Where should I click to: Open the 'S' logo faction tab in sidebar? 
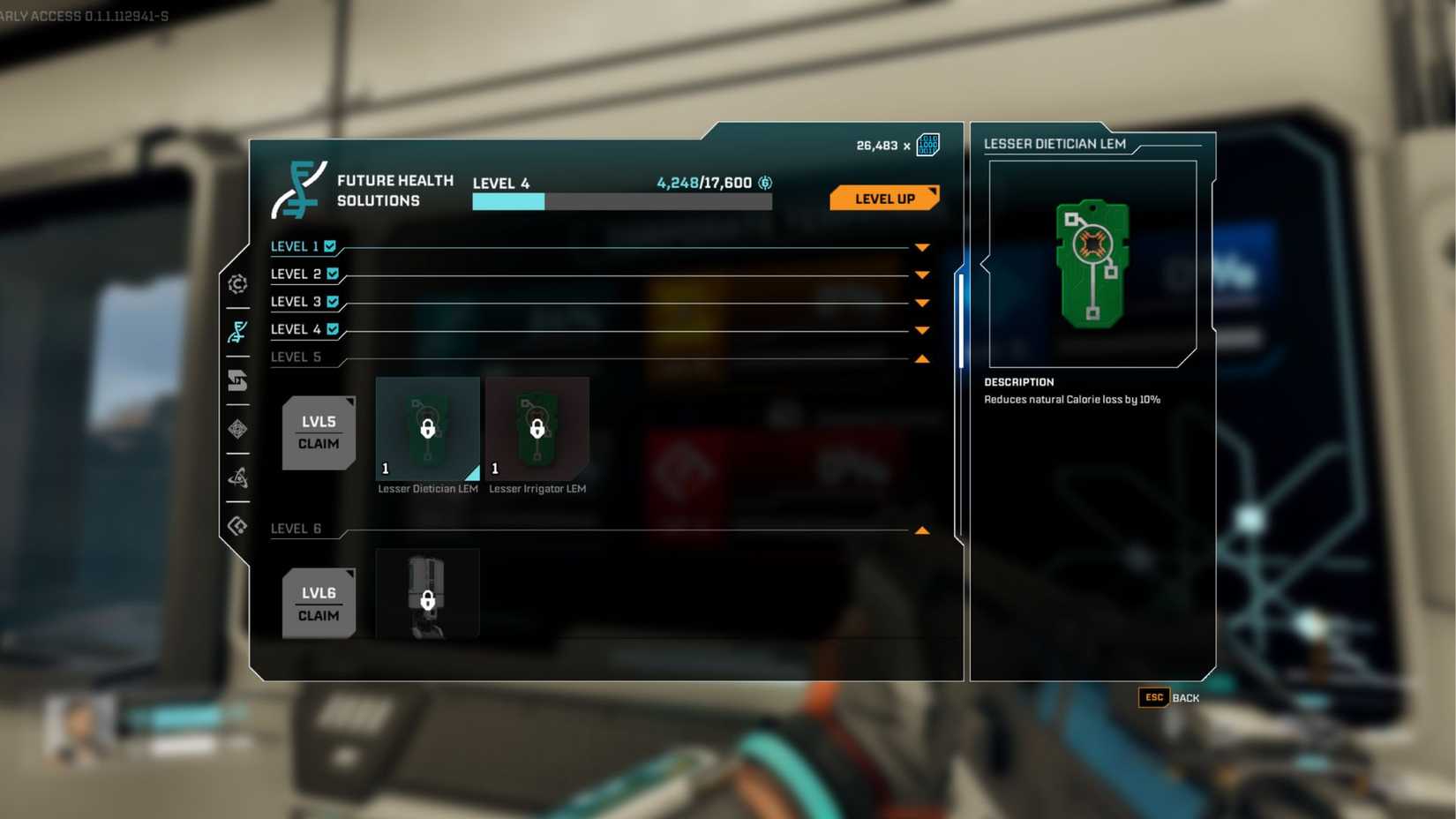pyautogui.click(x=236, y=381)
